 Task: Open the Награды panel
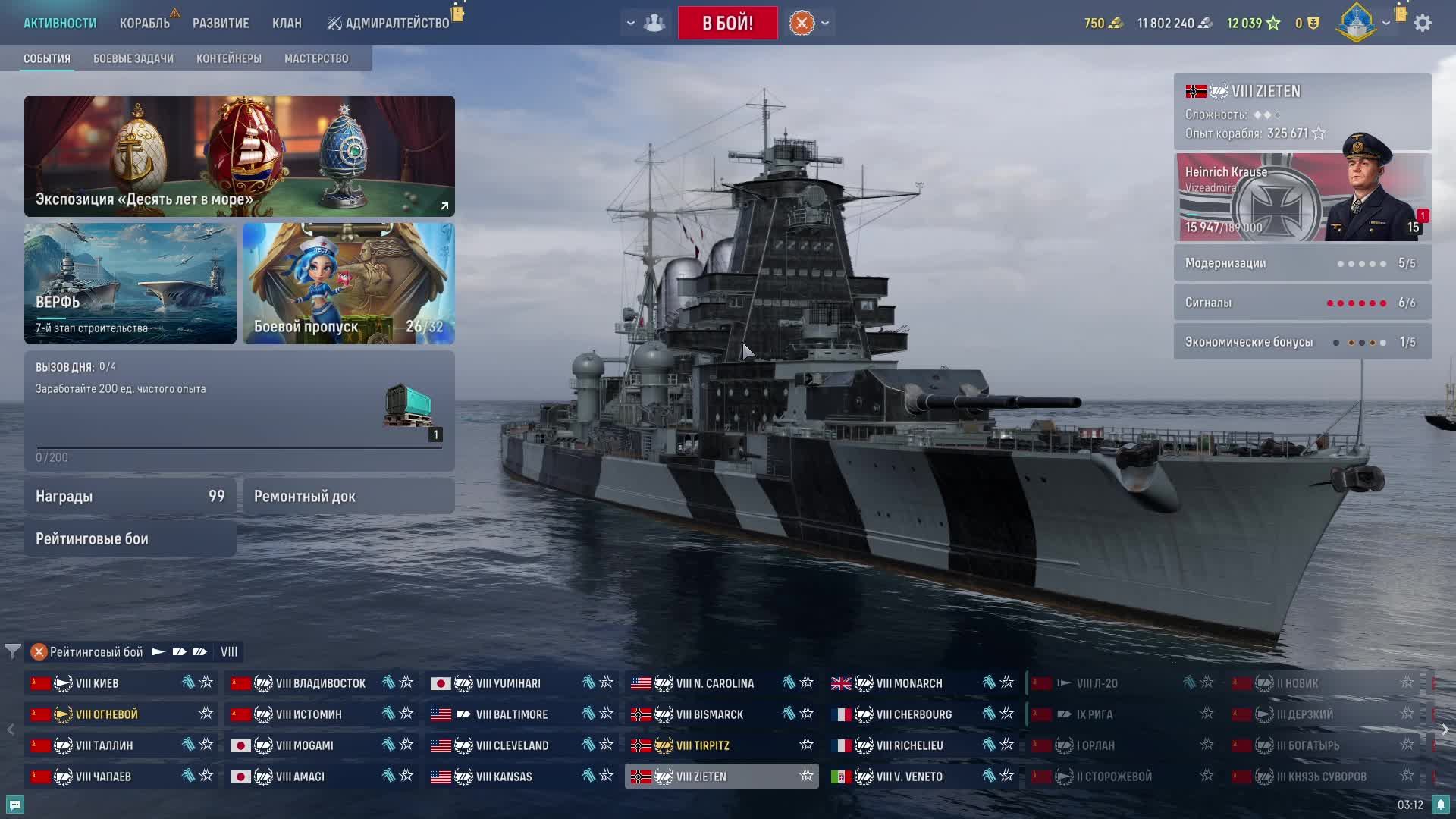point(130,496)
